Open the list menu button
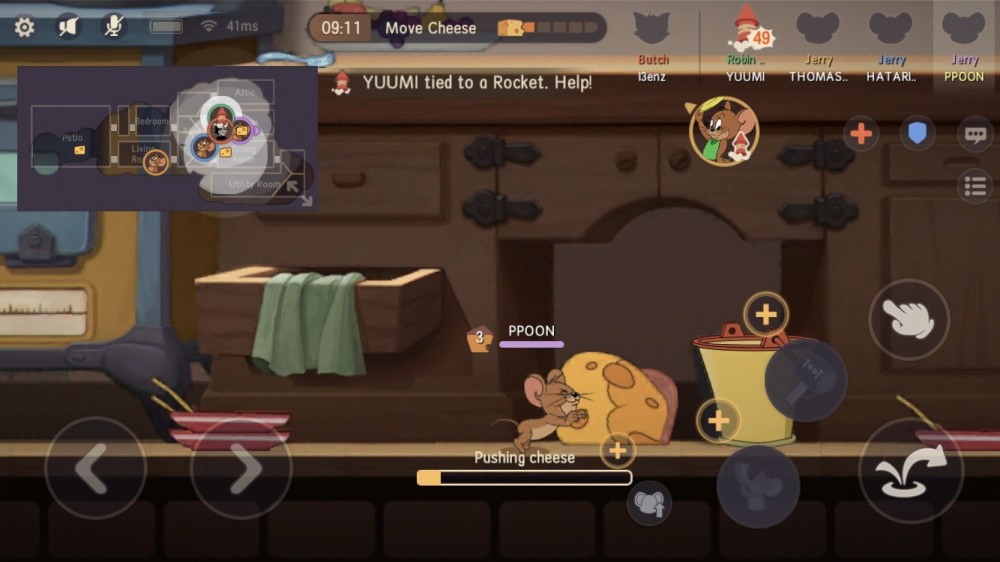The image size is (1000, 562). pos(974,186)
